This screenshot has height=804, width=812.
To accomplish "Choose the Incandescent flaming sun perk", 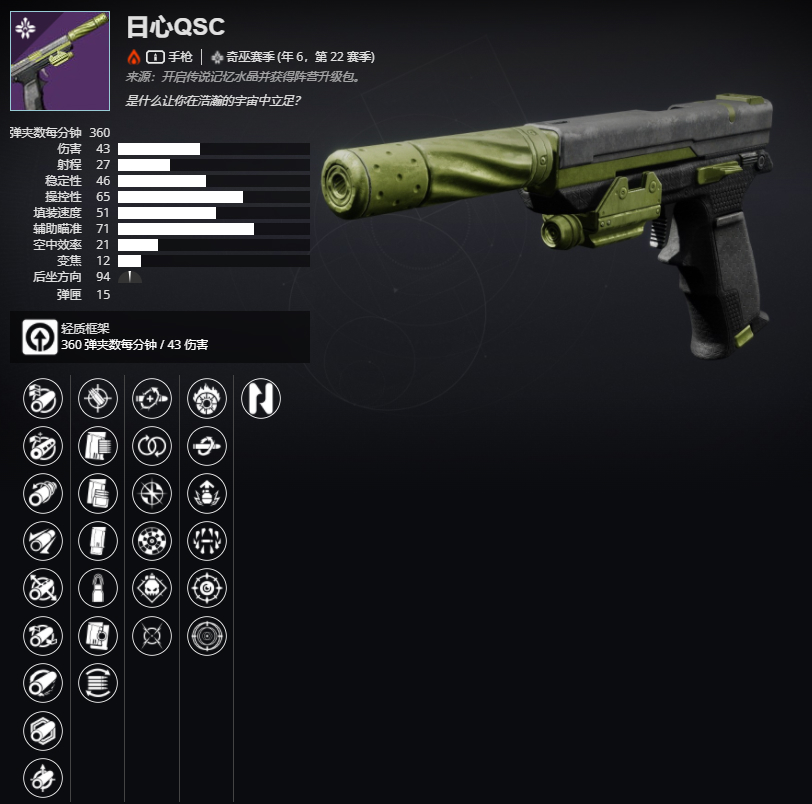I will 207,399.
